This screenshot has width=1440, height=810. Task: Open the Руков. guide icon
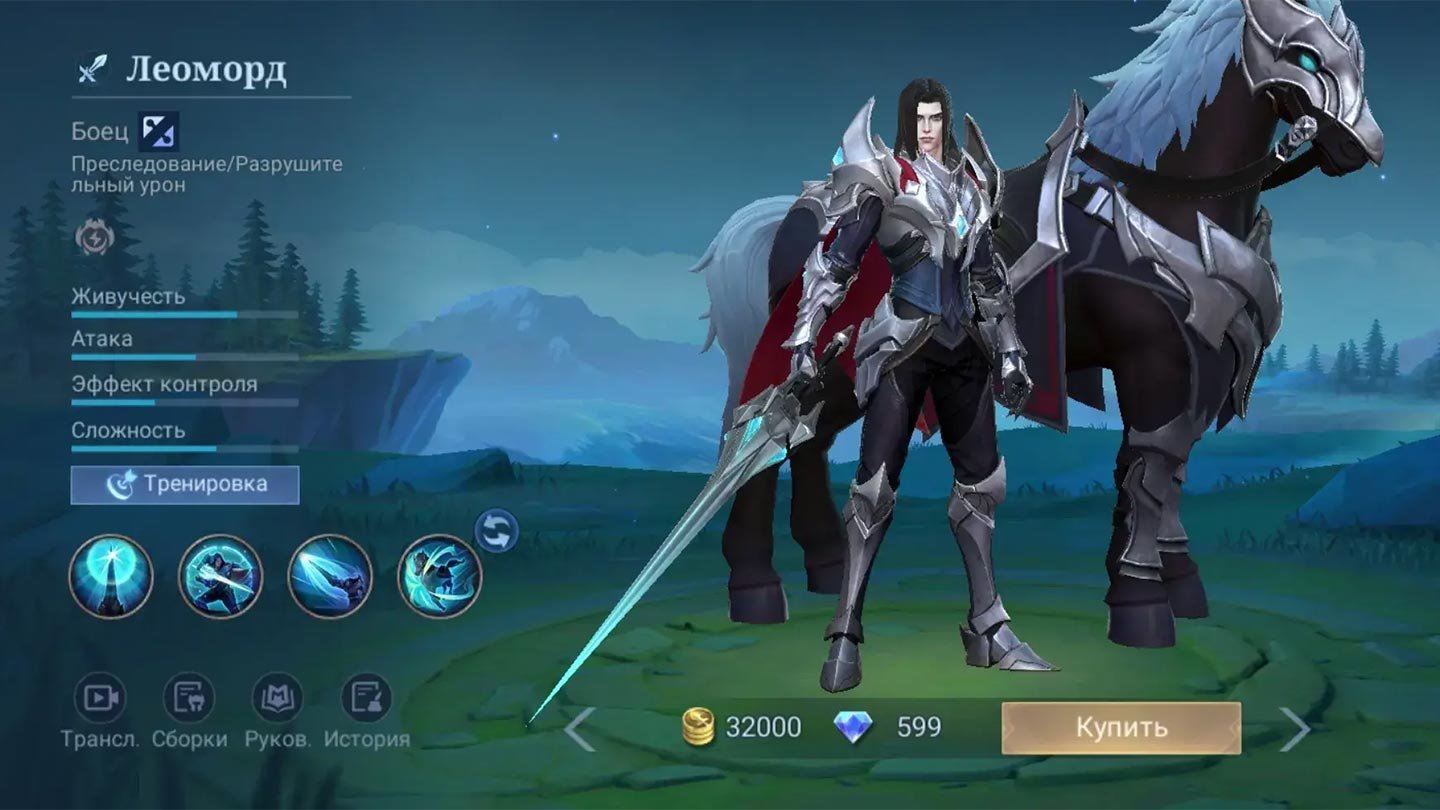(277, 698)
